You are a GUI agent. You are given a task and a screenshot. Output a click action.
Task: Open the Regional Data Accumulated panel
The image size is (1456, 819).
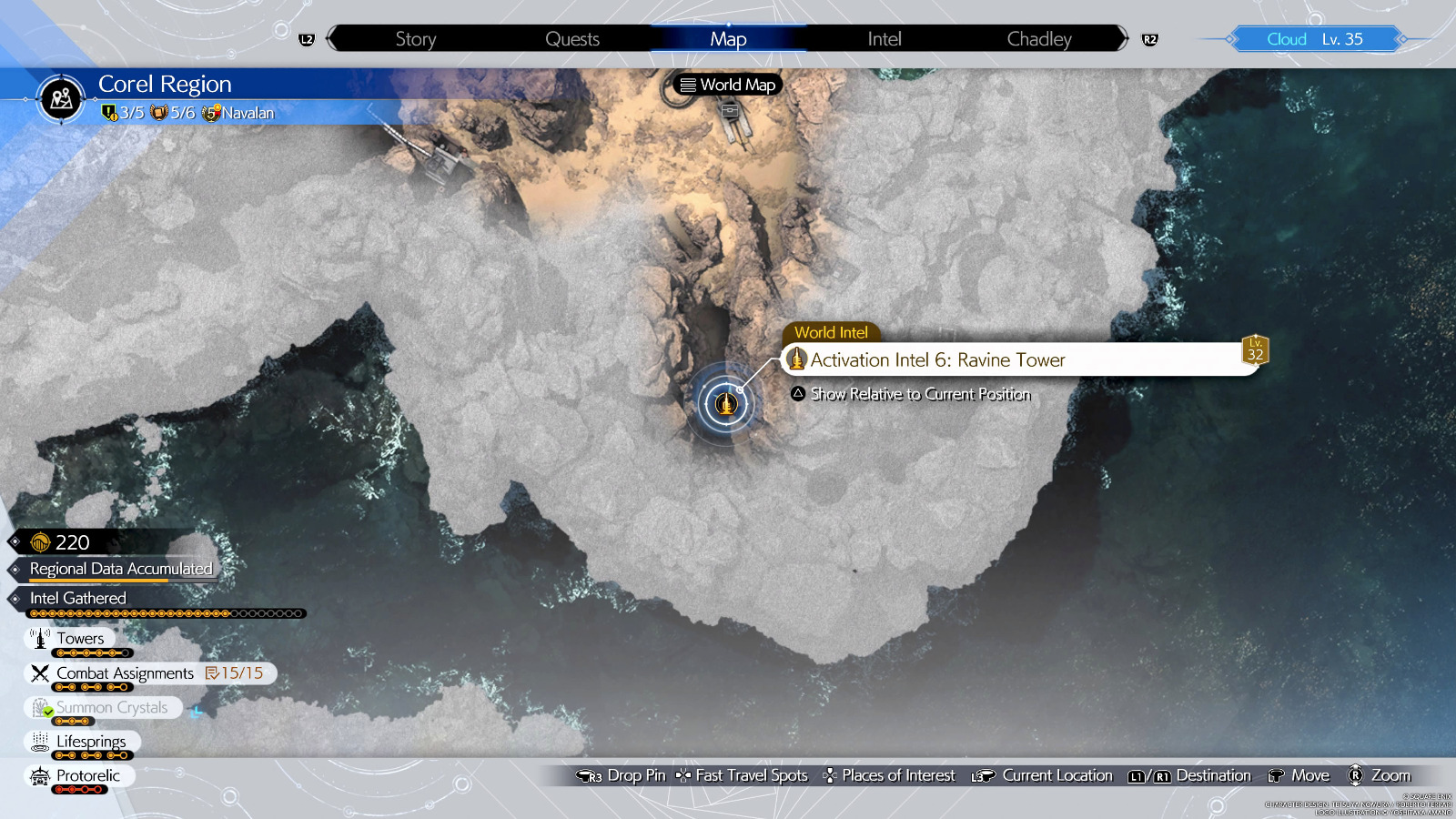pyautogui.click(x=121, y=568)
